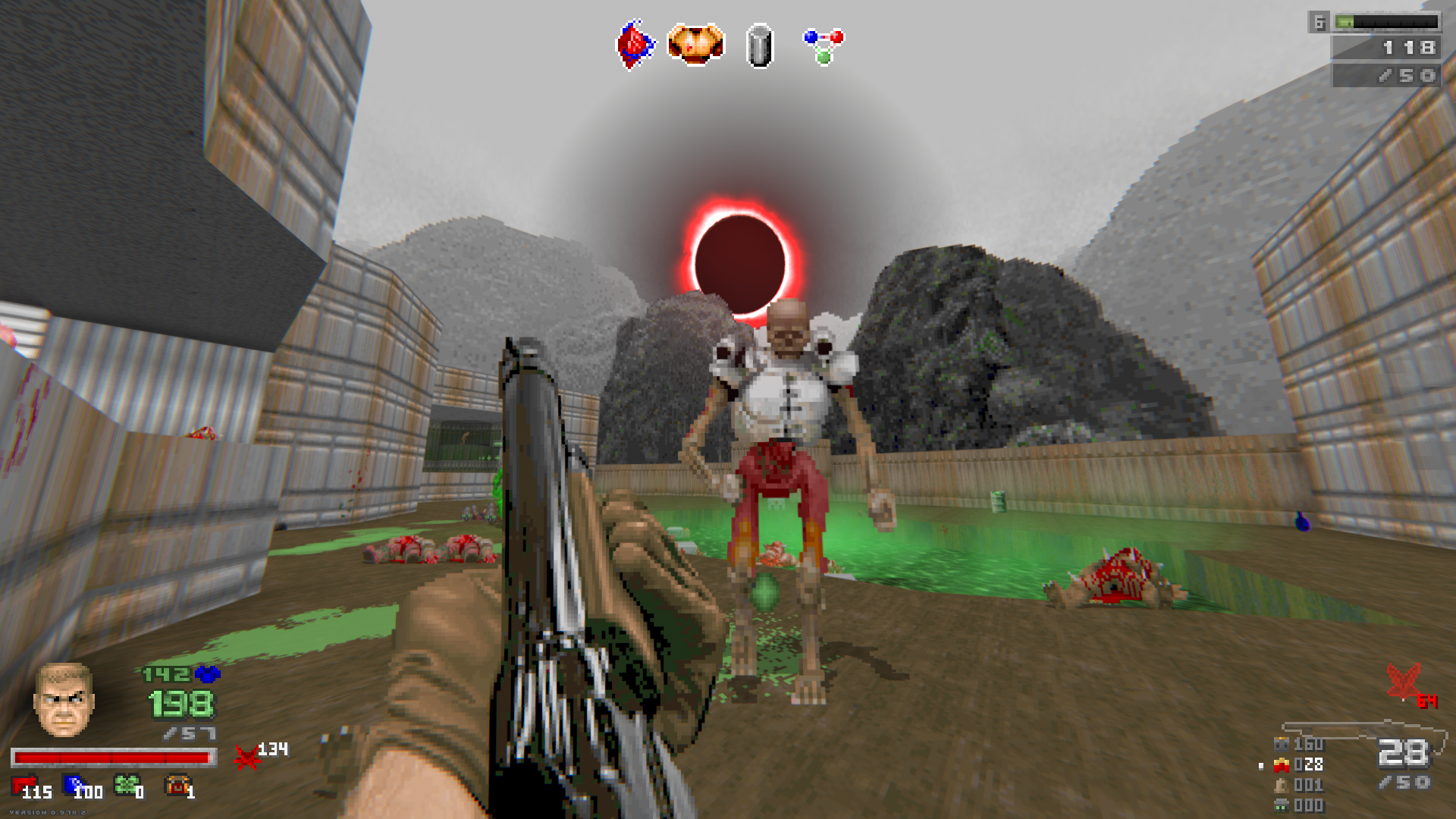Click the metal canister item icon at top center

pos(761,47)
